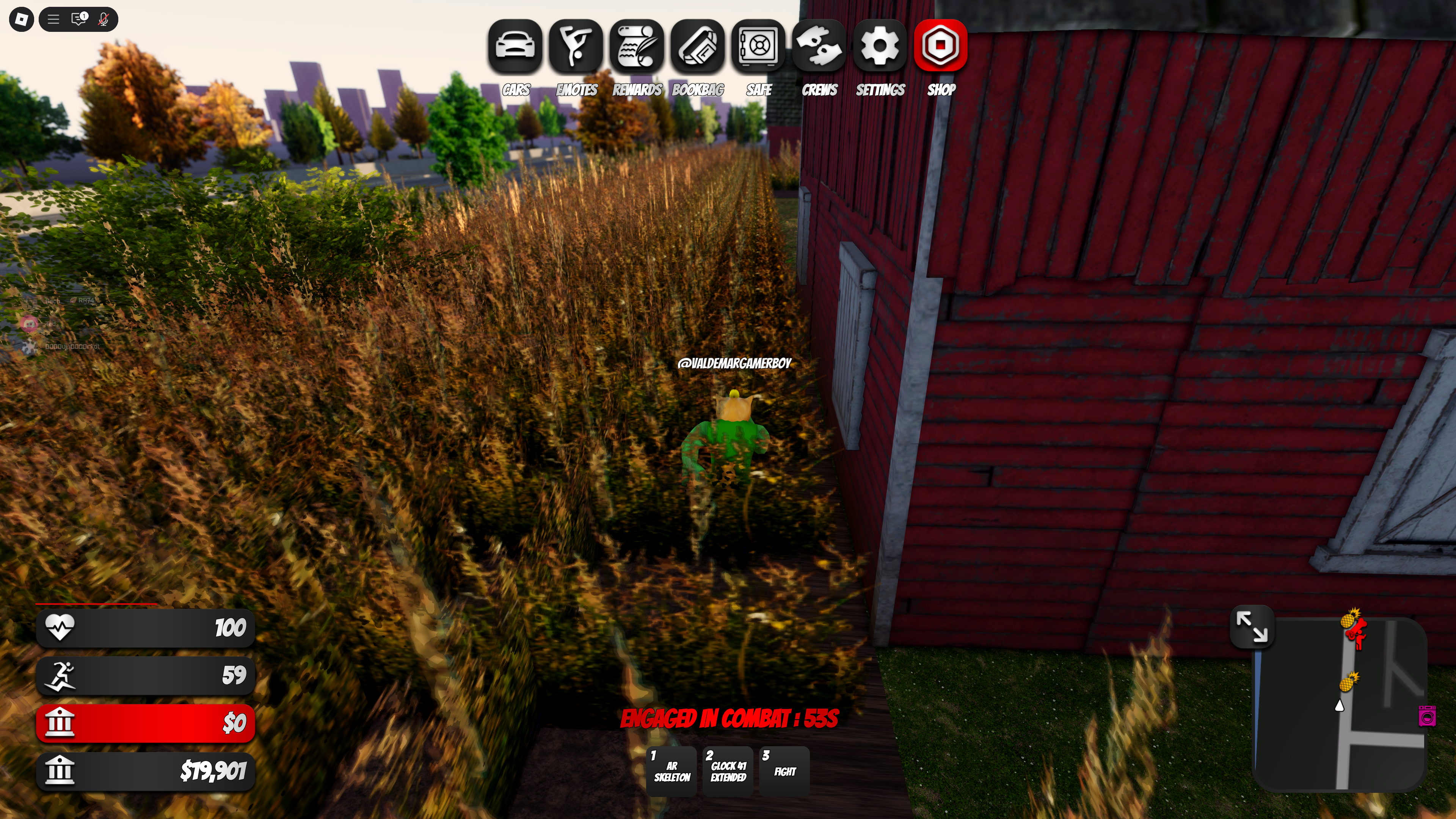Open the Settings gear menu

[880, 46]
